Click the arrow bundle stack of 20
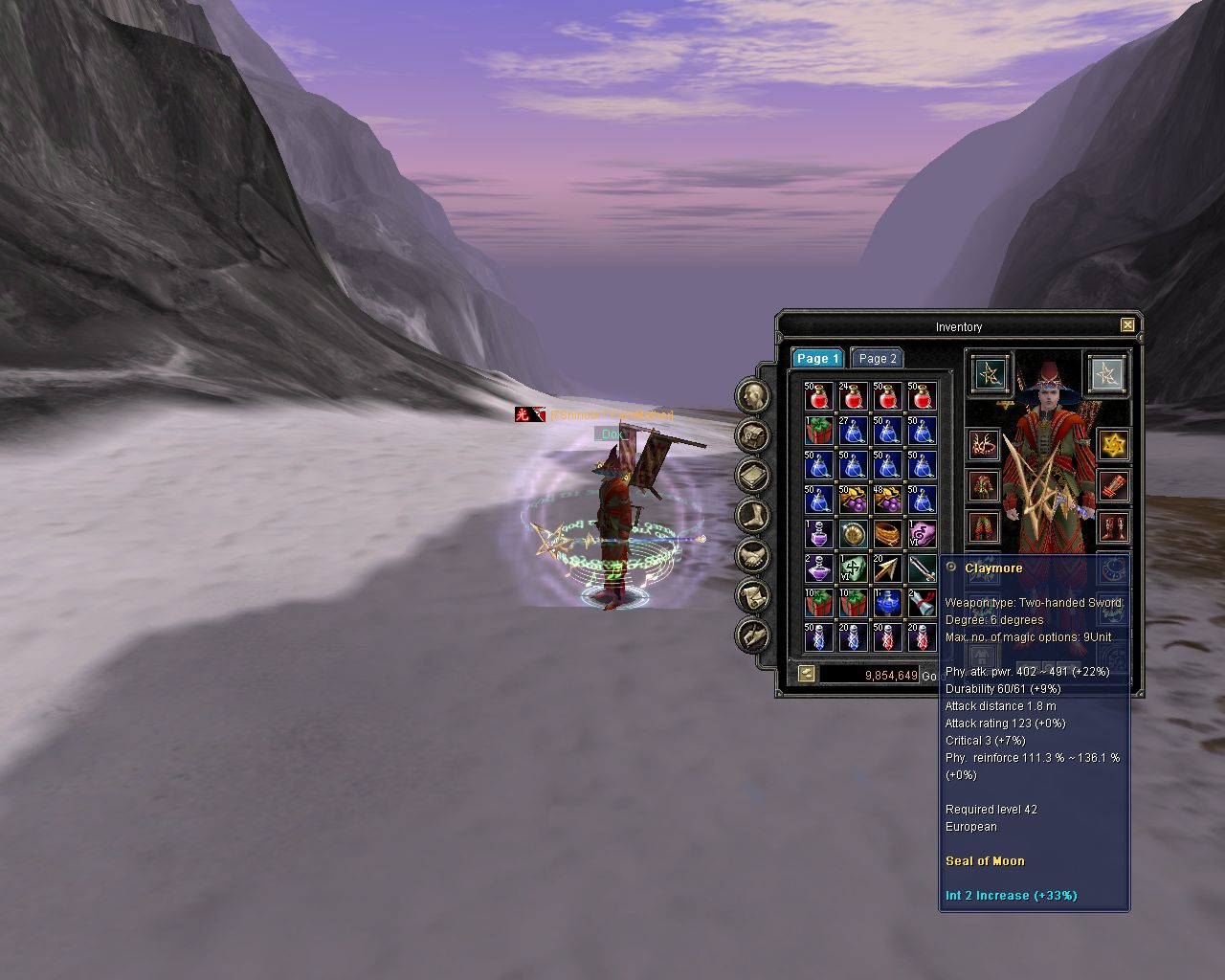 [x=887, y=568]
